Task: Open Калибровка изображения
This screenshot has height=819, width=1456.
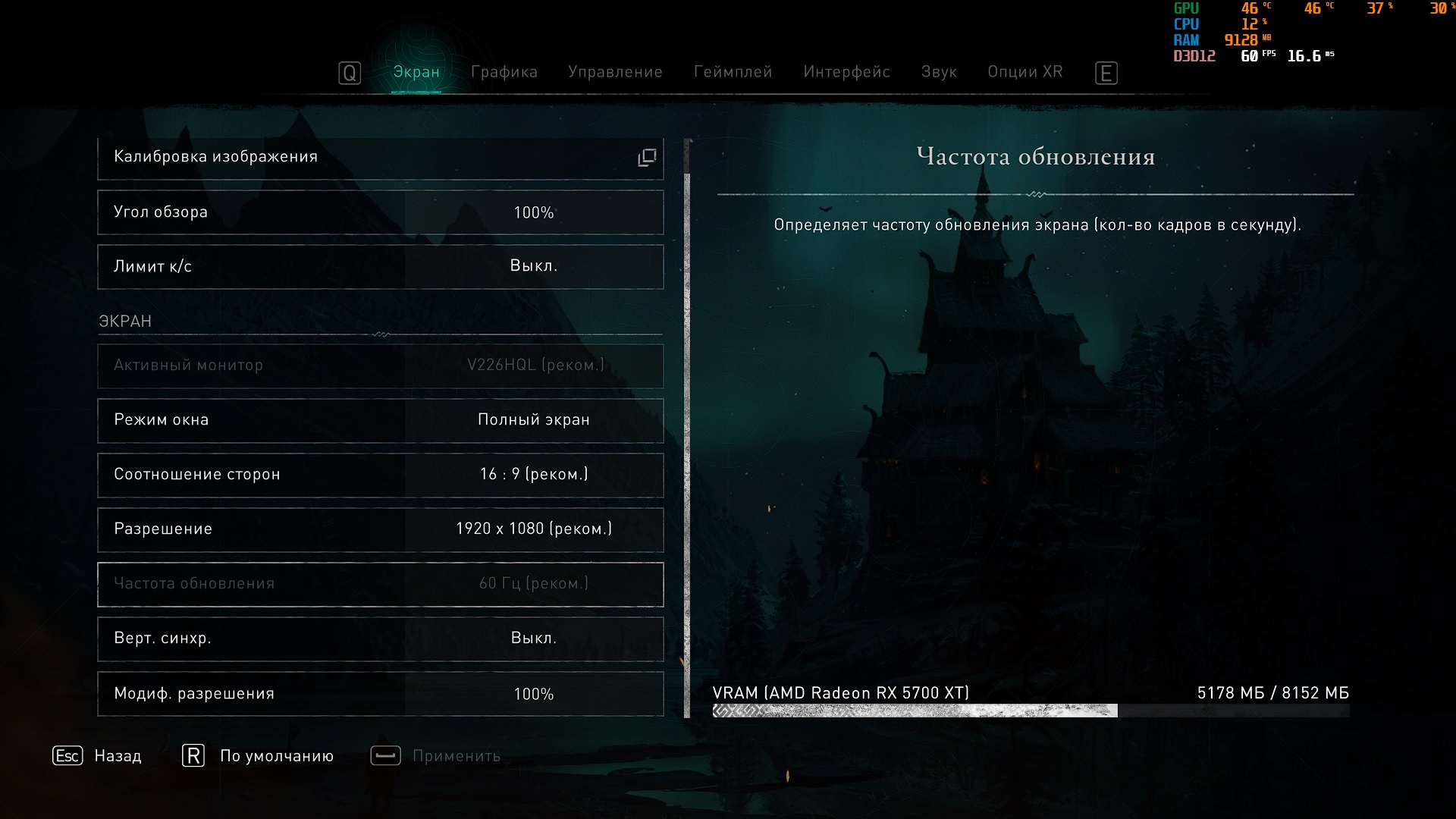Action: pos(380,158)
